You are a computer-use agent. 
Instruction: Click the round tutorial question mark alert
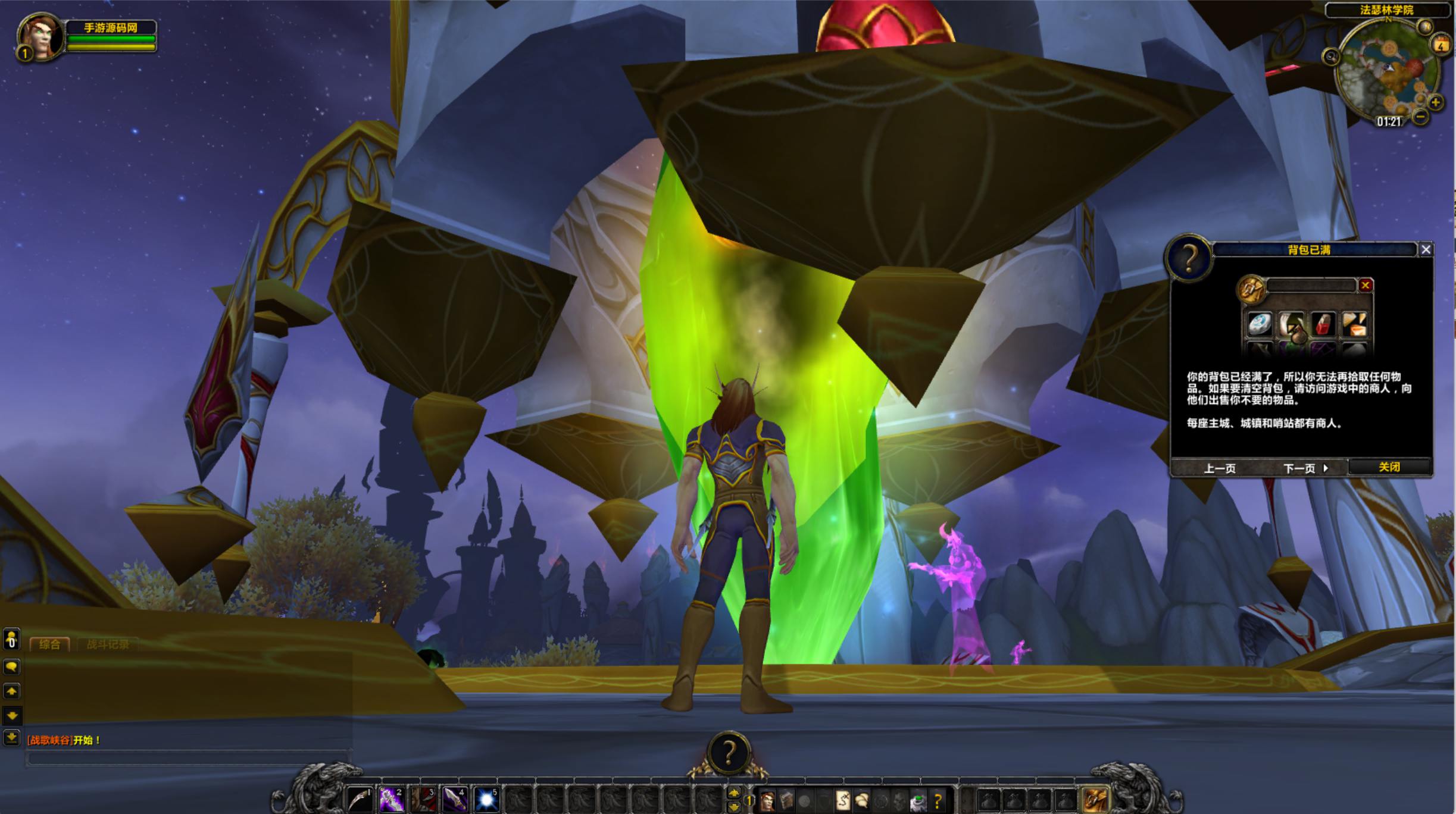point(729,753)
